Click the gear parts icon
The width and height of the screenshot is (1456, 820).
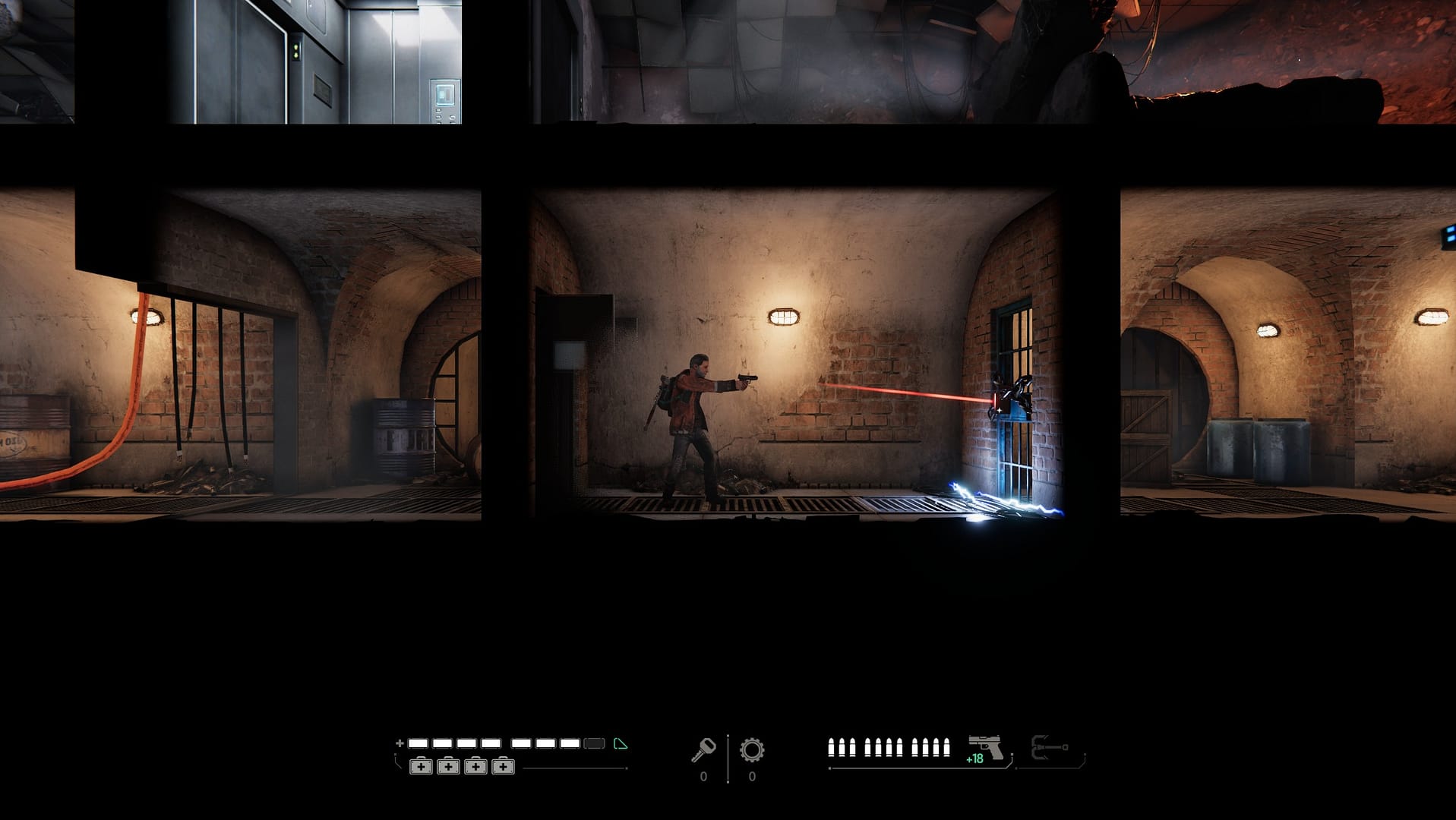(x=752, y=750)
